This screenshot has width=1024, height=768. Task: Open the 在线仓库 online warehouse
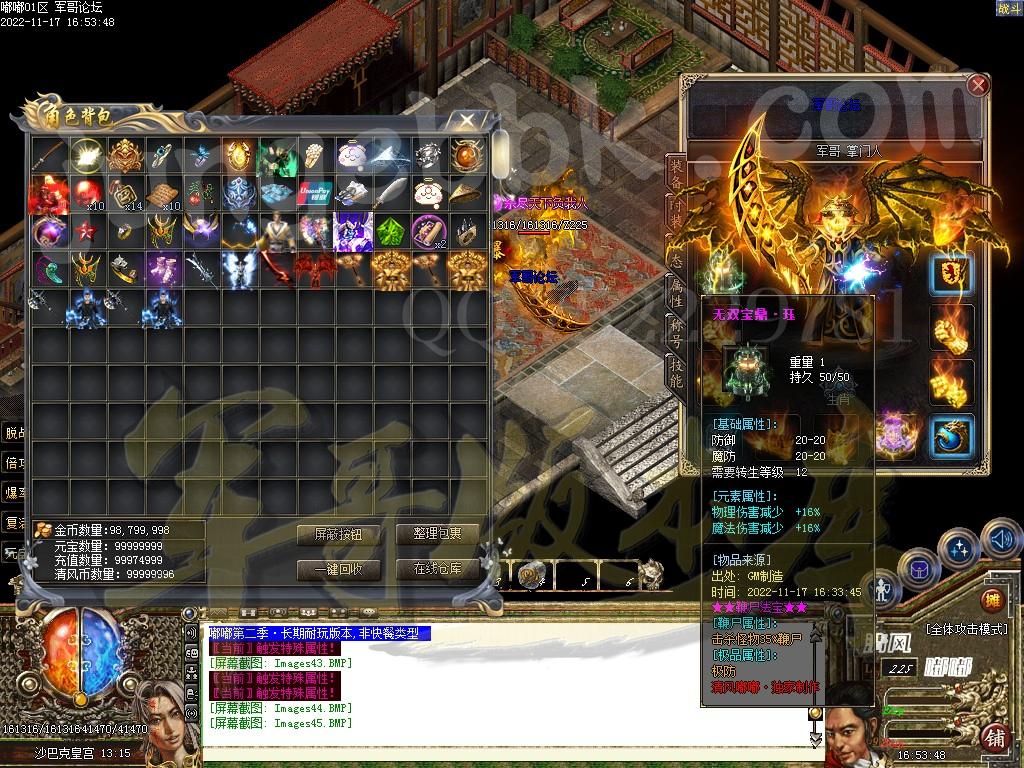tap(437, 569)
